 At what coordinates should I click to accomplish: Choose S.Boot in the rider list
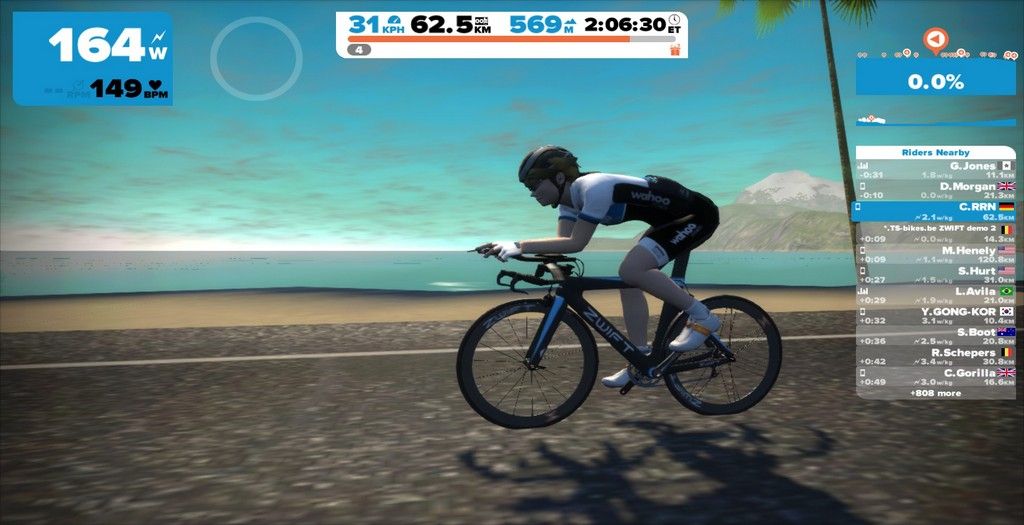click(x=935, y=337)
